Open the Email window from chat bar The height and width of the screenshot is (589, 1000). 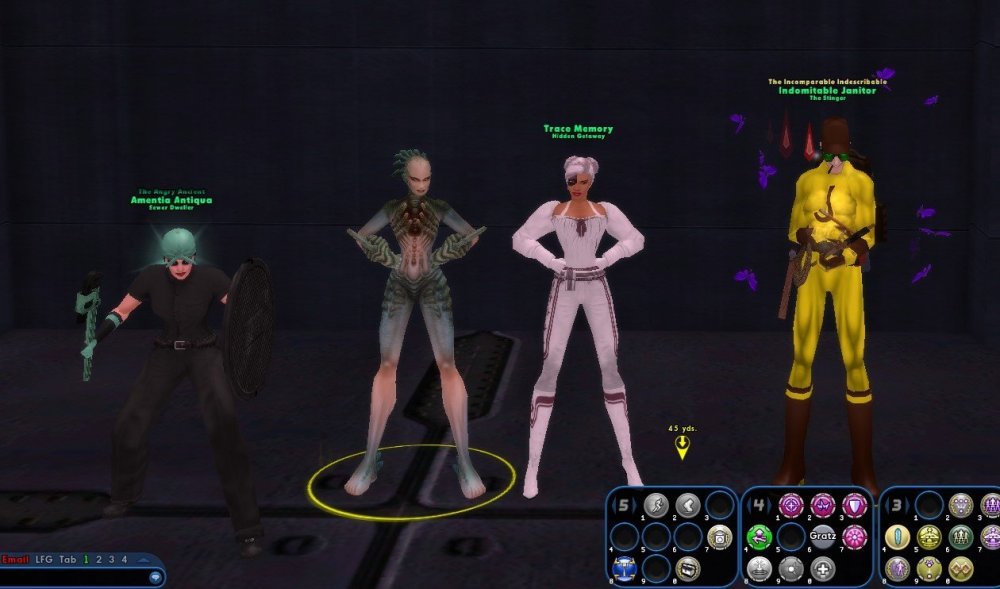coord(15,559)
